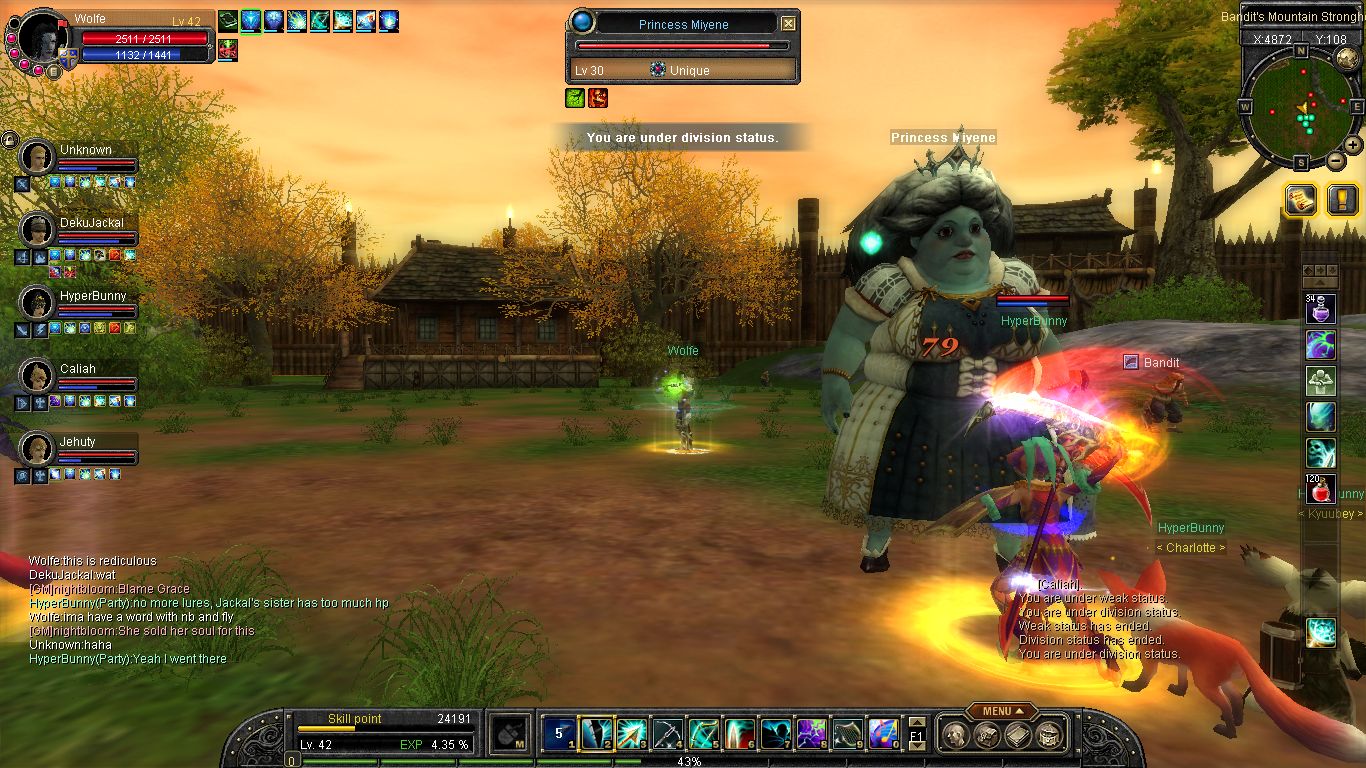The height and width of the screenshot is (768, 1366).
Task: Select party member Caliah's portrait
Action: pyautogui.click(x=37, y=376)
